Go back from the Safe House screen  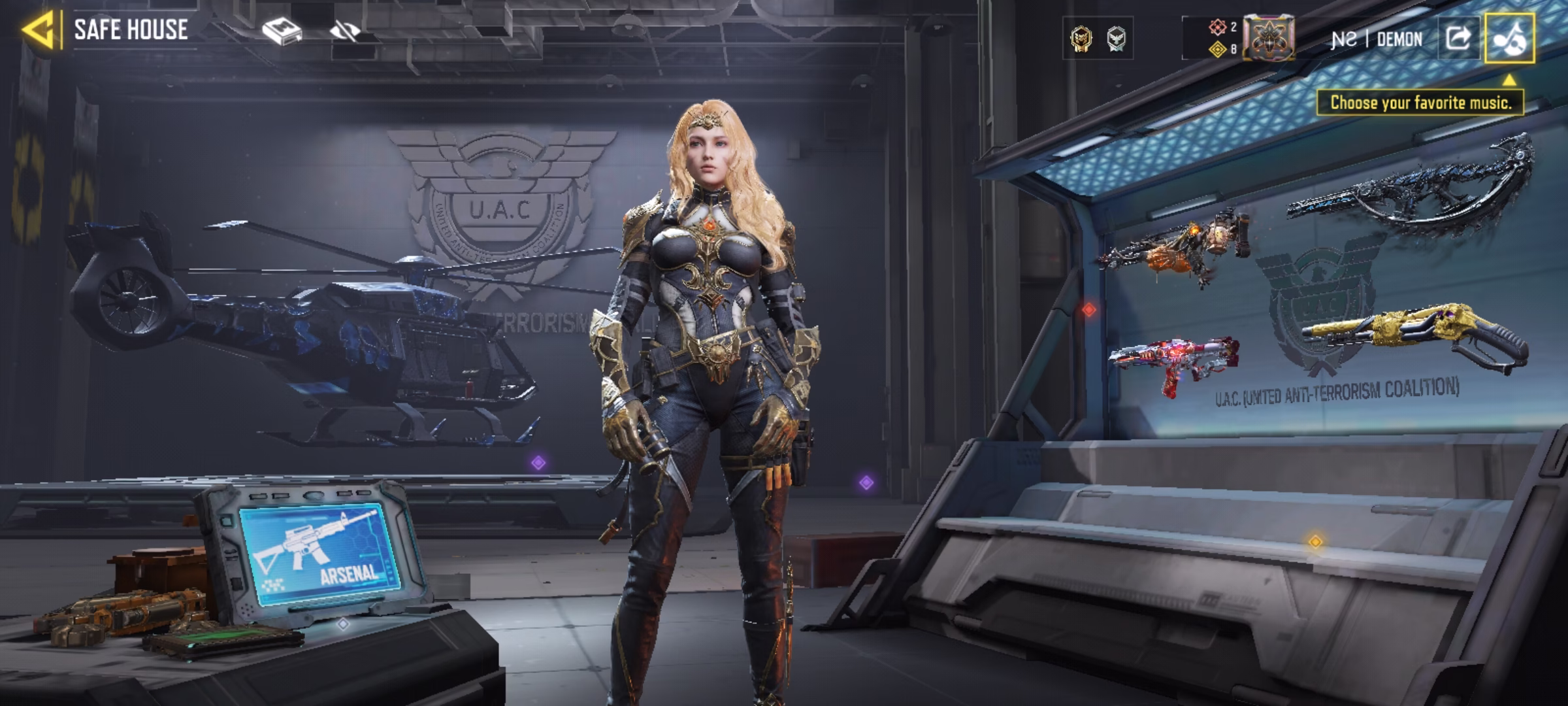(x=38, y=30)
